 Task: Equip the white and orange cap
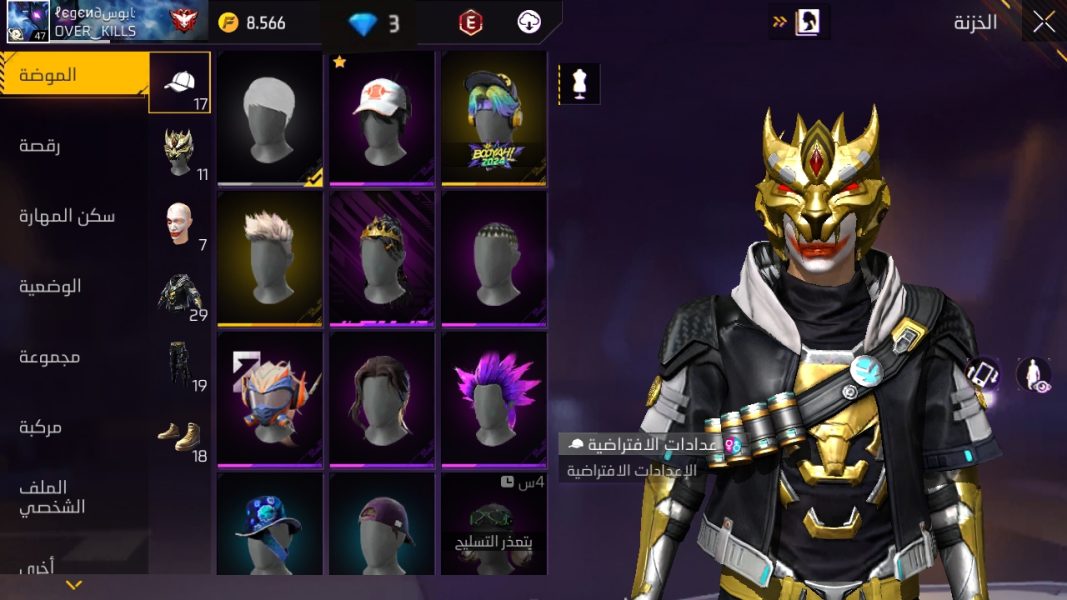(x=382, y=118)
